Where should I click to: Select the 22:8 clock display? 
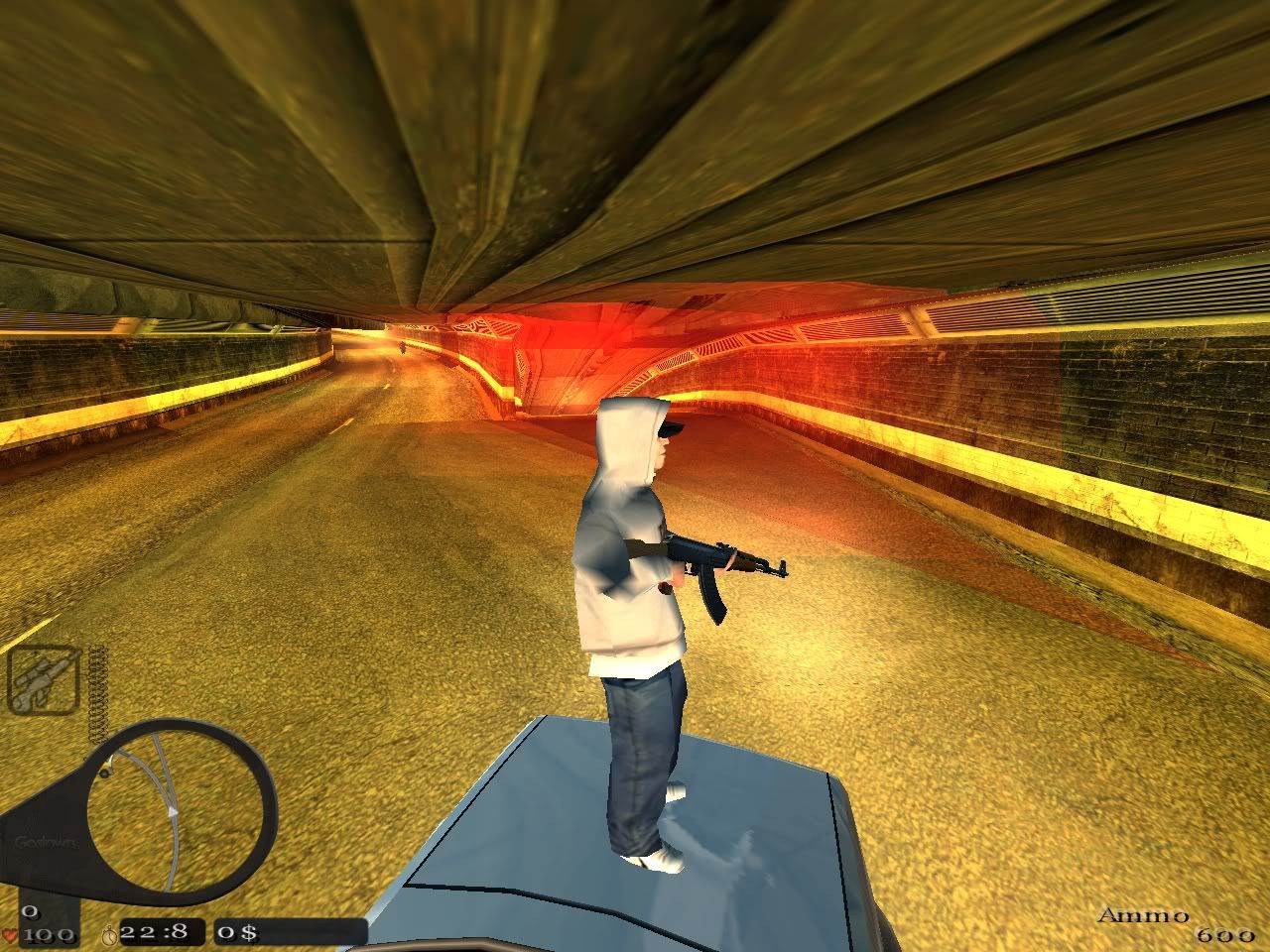154,932
